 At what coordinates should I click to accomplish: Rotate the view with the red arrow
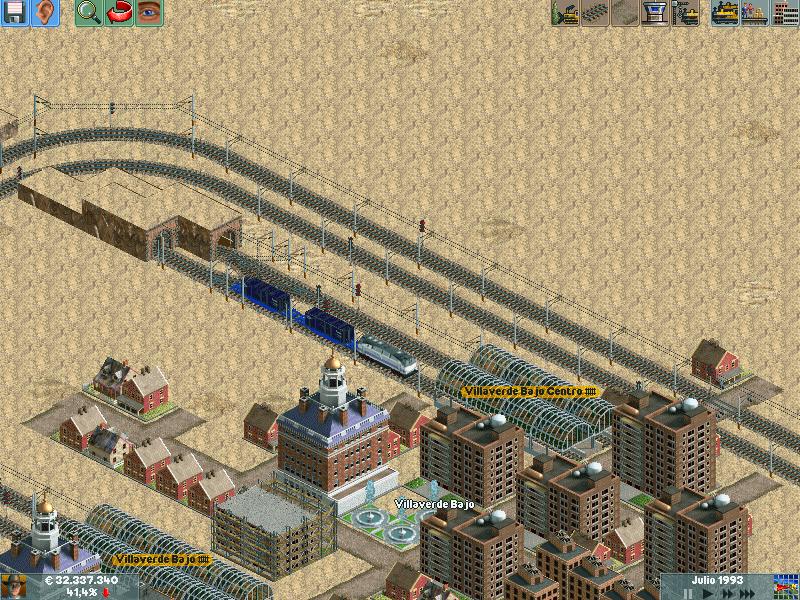[x=119, y=13]
